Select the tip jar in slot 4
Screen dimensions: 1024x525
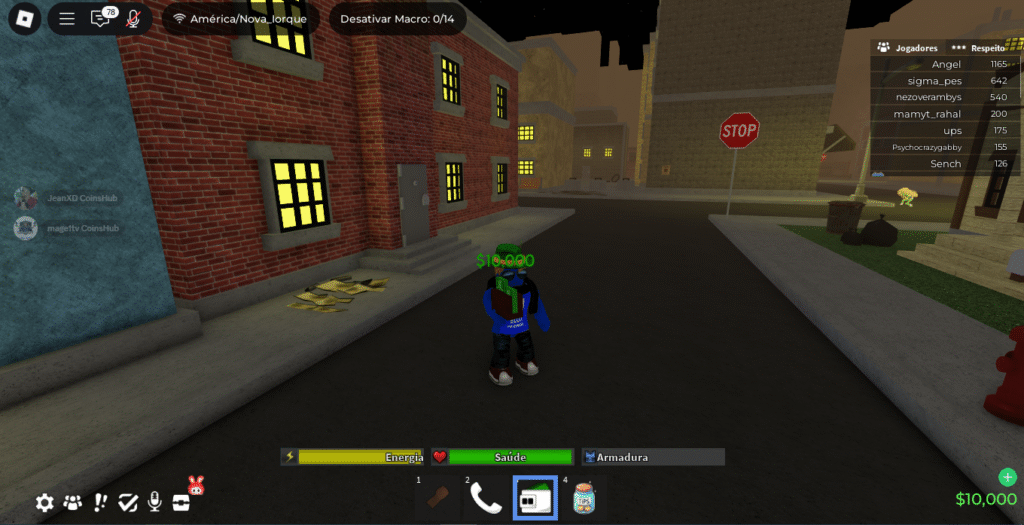tap(584, 497)
